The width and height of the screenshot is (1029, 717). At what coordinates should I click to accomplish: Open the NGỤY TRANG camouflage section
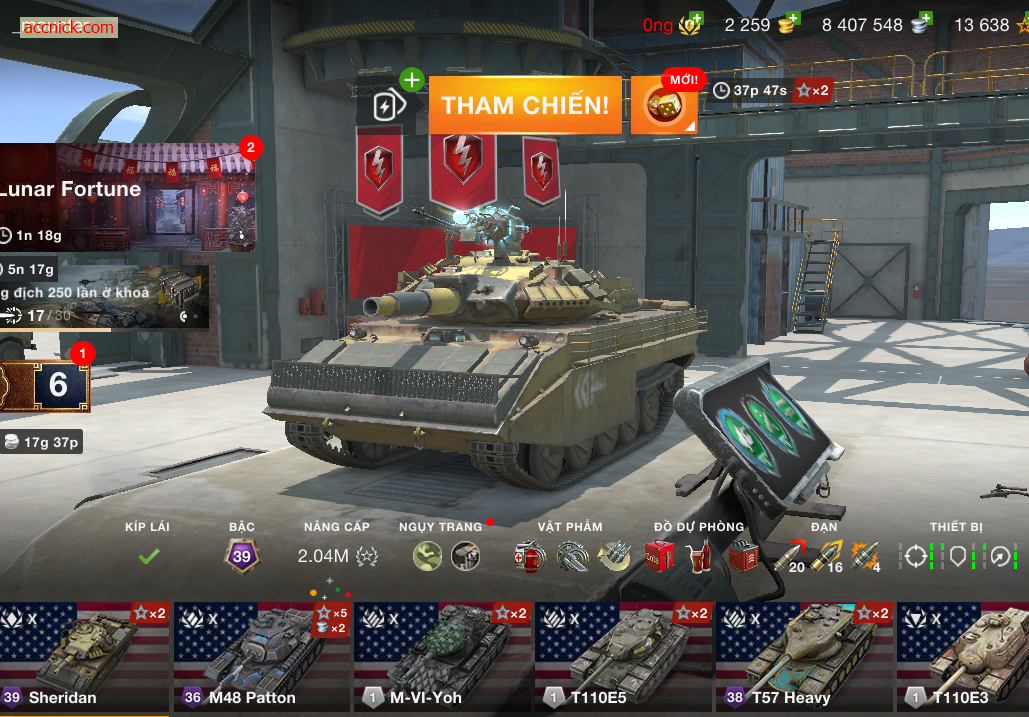point(446,556)
